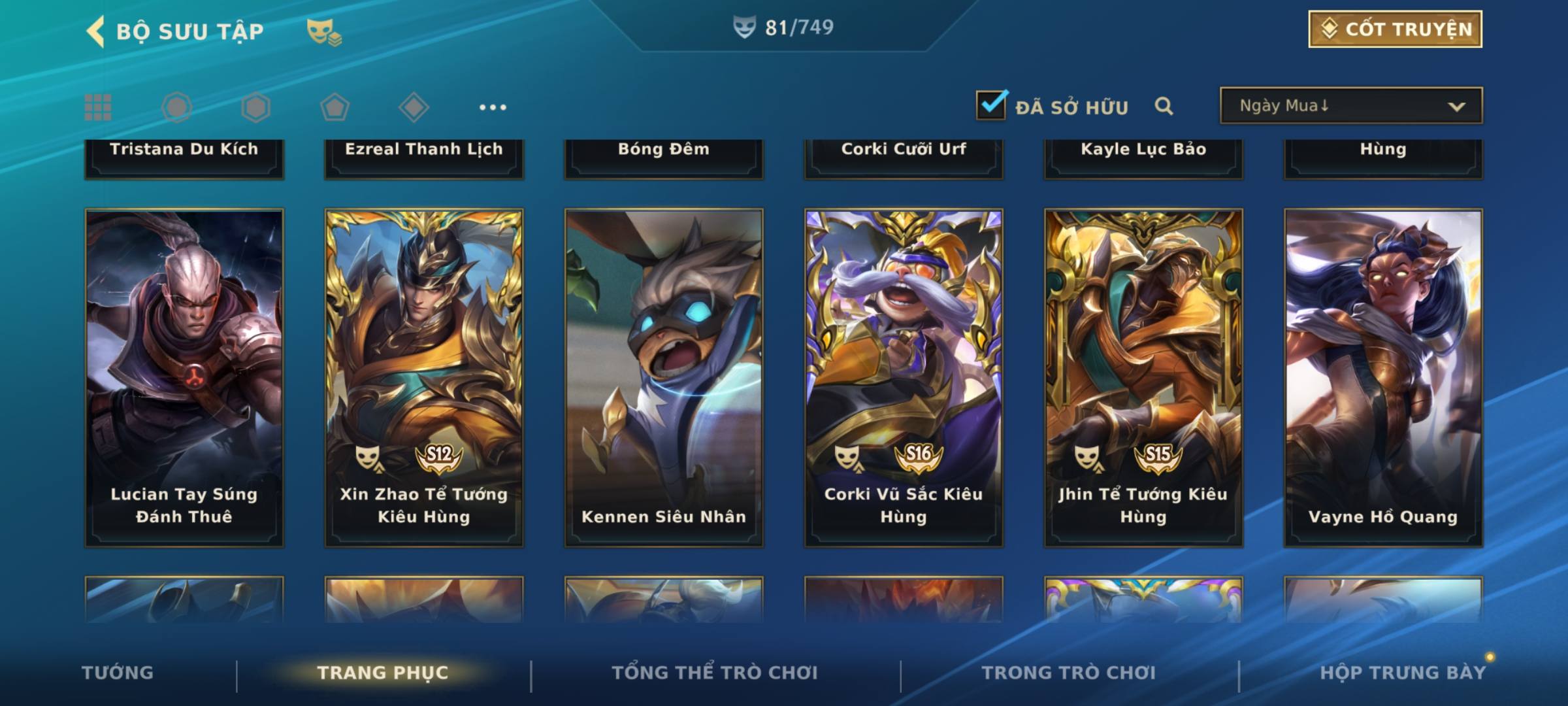
Task: Go to the Hộp Trưng Bày tab
Action: tap(1403, 673)
